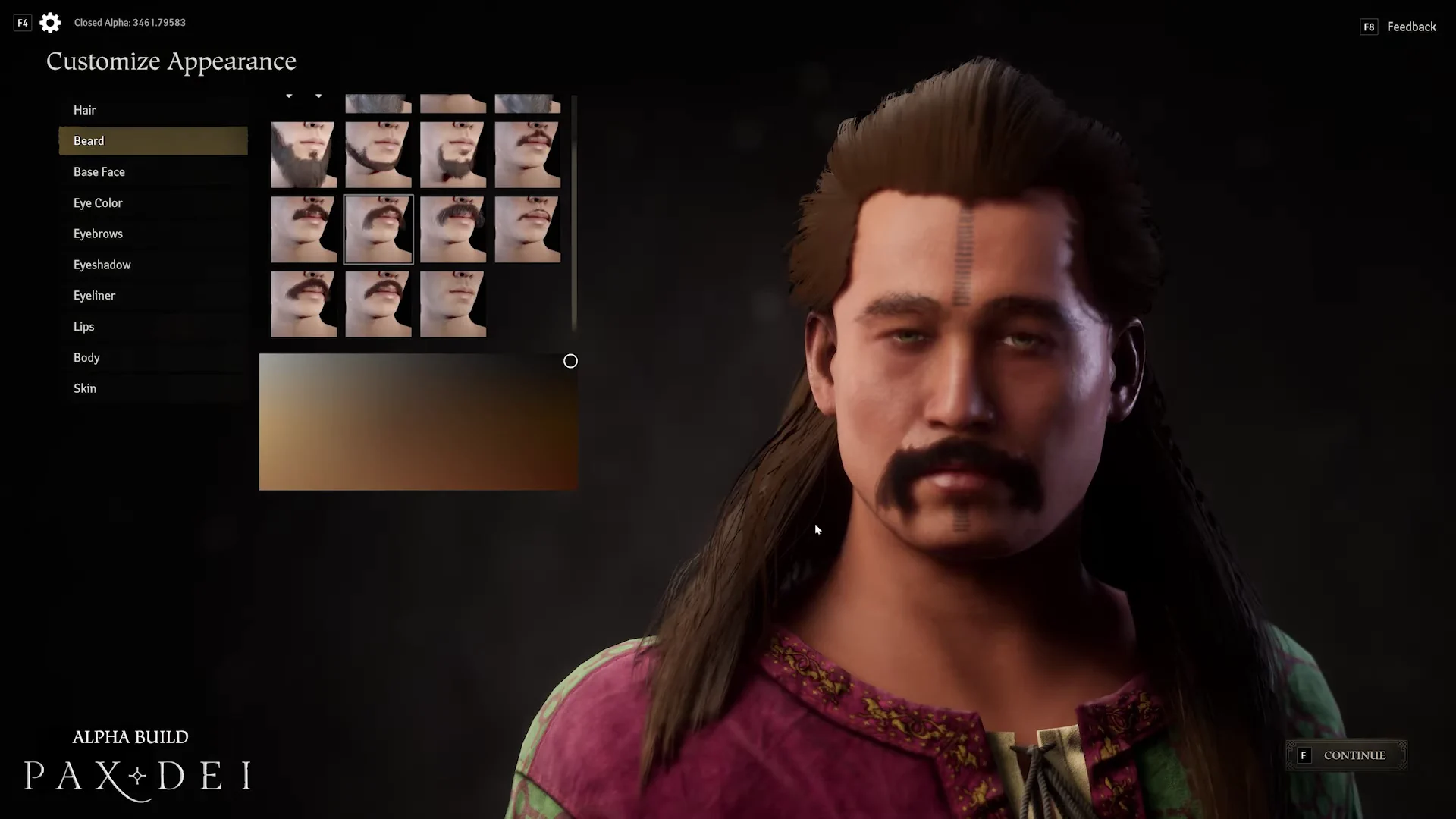Open the Eye Color category

point(98,203)
